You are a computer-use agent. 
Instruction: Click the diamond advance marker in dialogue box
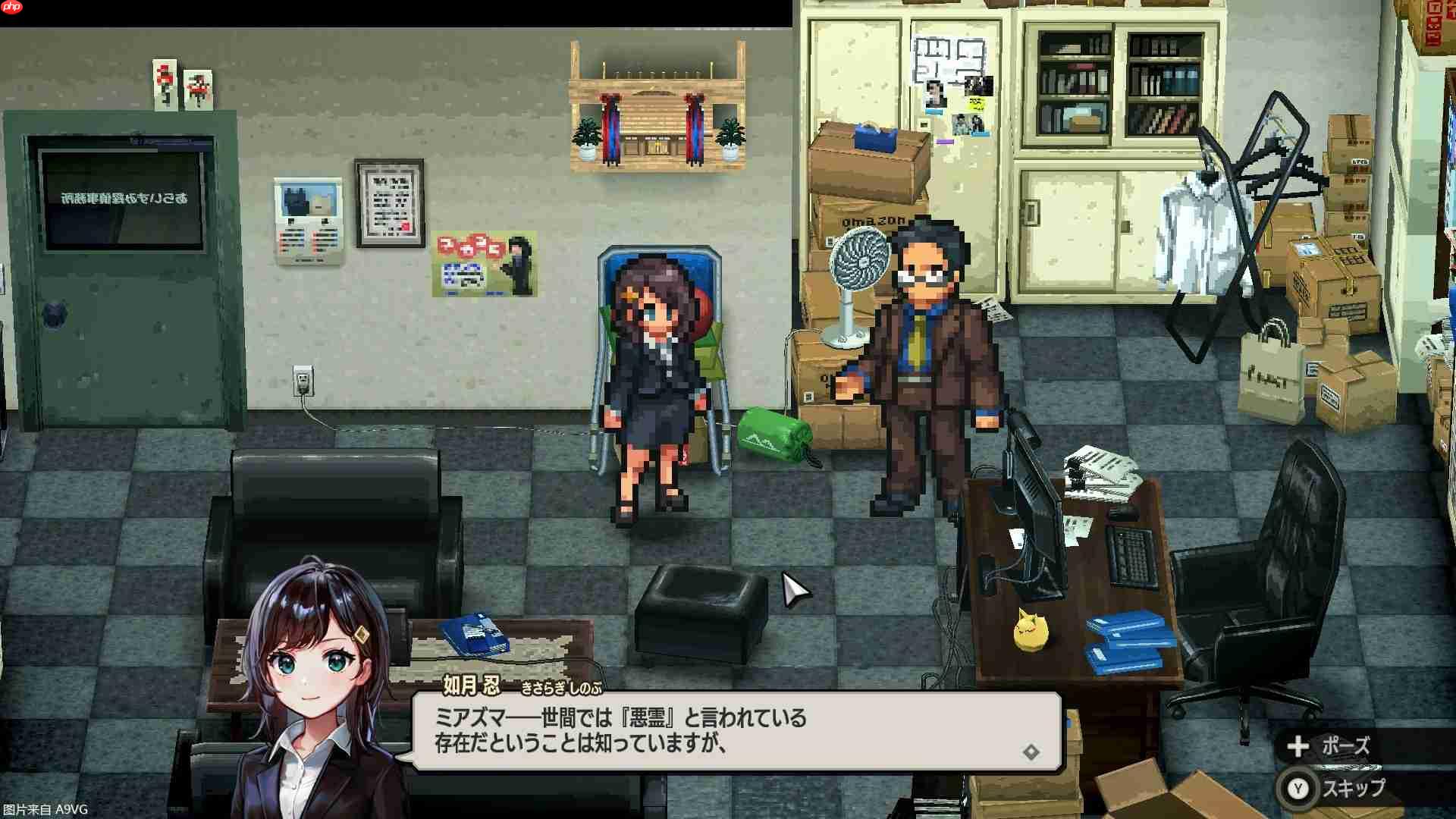tap(1031, 752)
